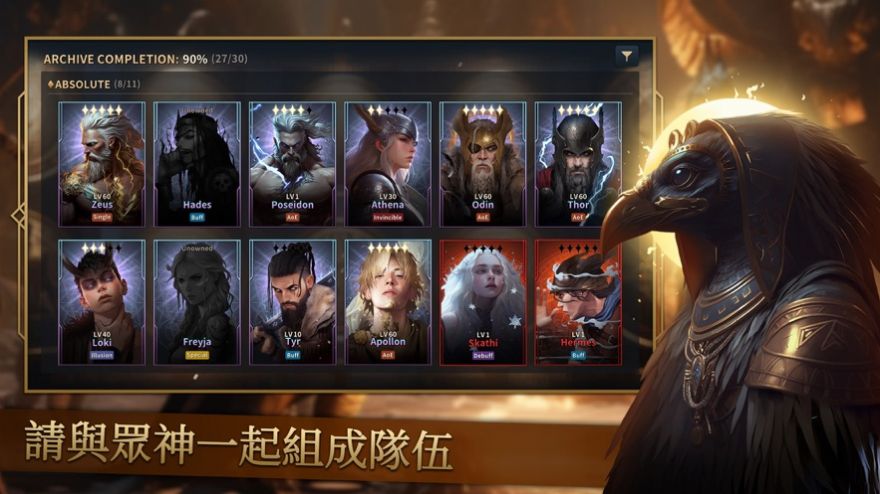Select the Loki hero card

click(x=102, y=301)
